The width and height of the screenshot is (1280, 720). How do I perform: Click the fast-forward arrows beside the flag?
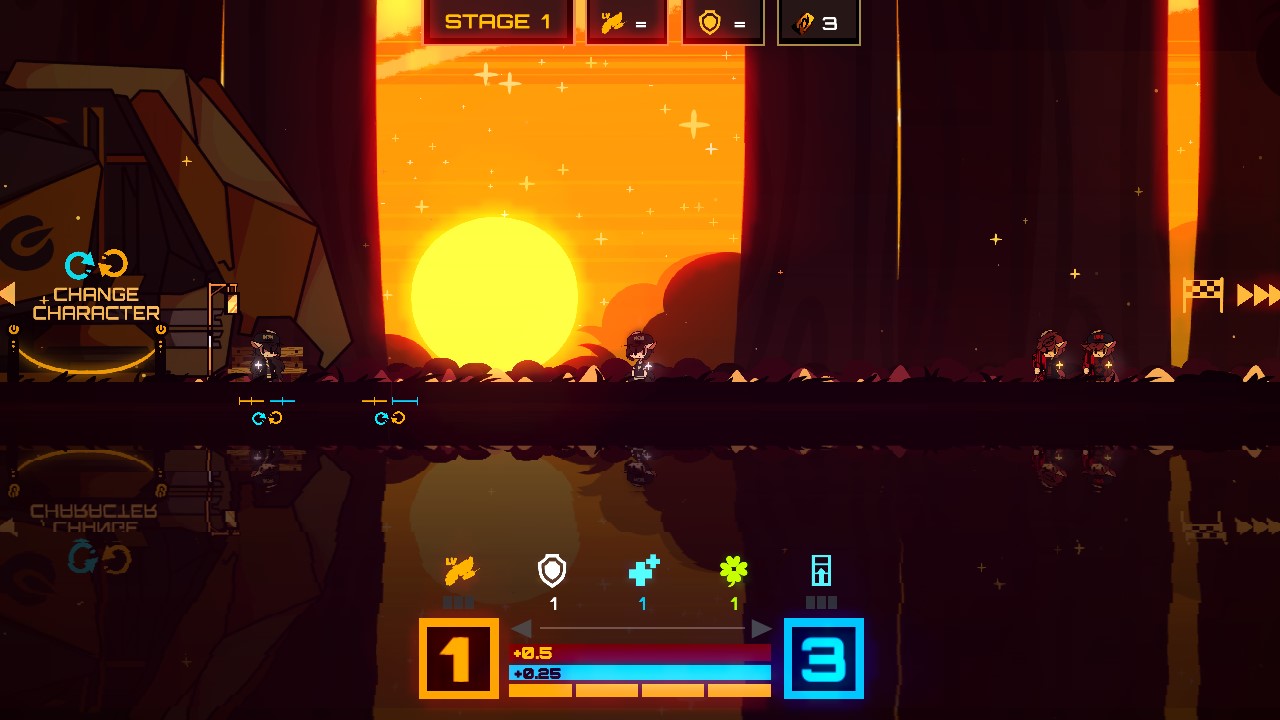click(1257, 295)
